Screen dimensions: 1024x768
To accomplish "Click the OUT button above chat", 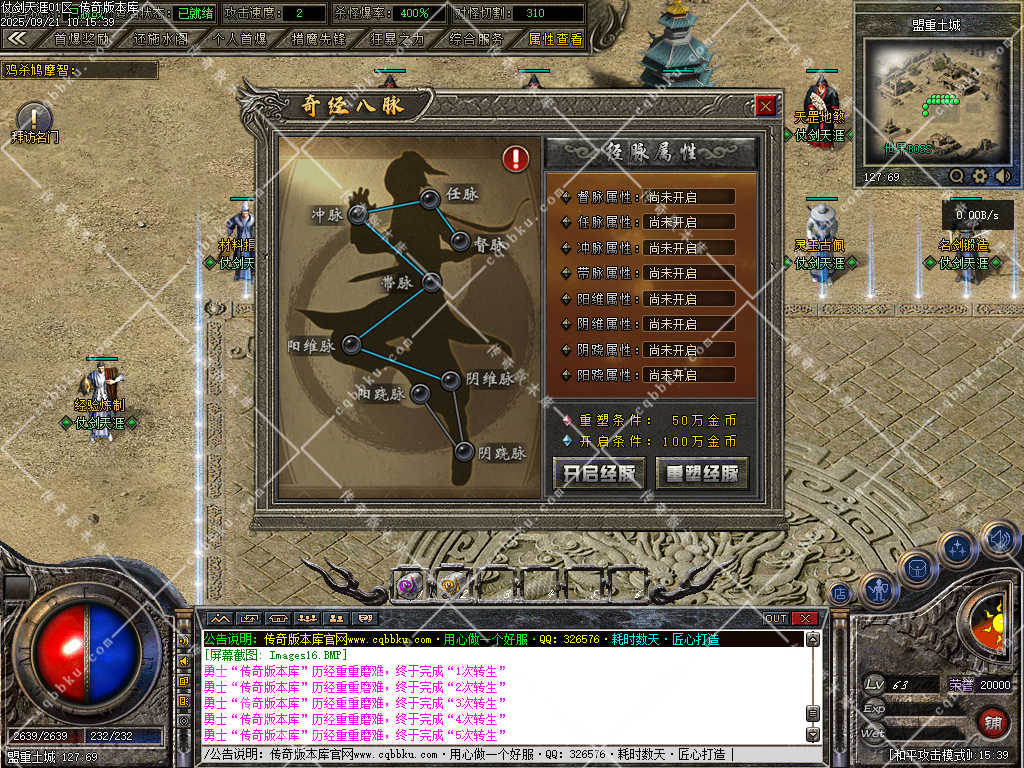I will 776,618.
